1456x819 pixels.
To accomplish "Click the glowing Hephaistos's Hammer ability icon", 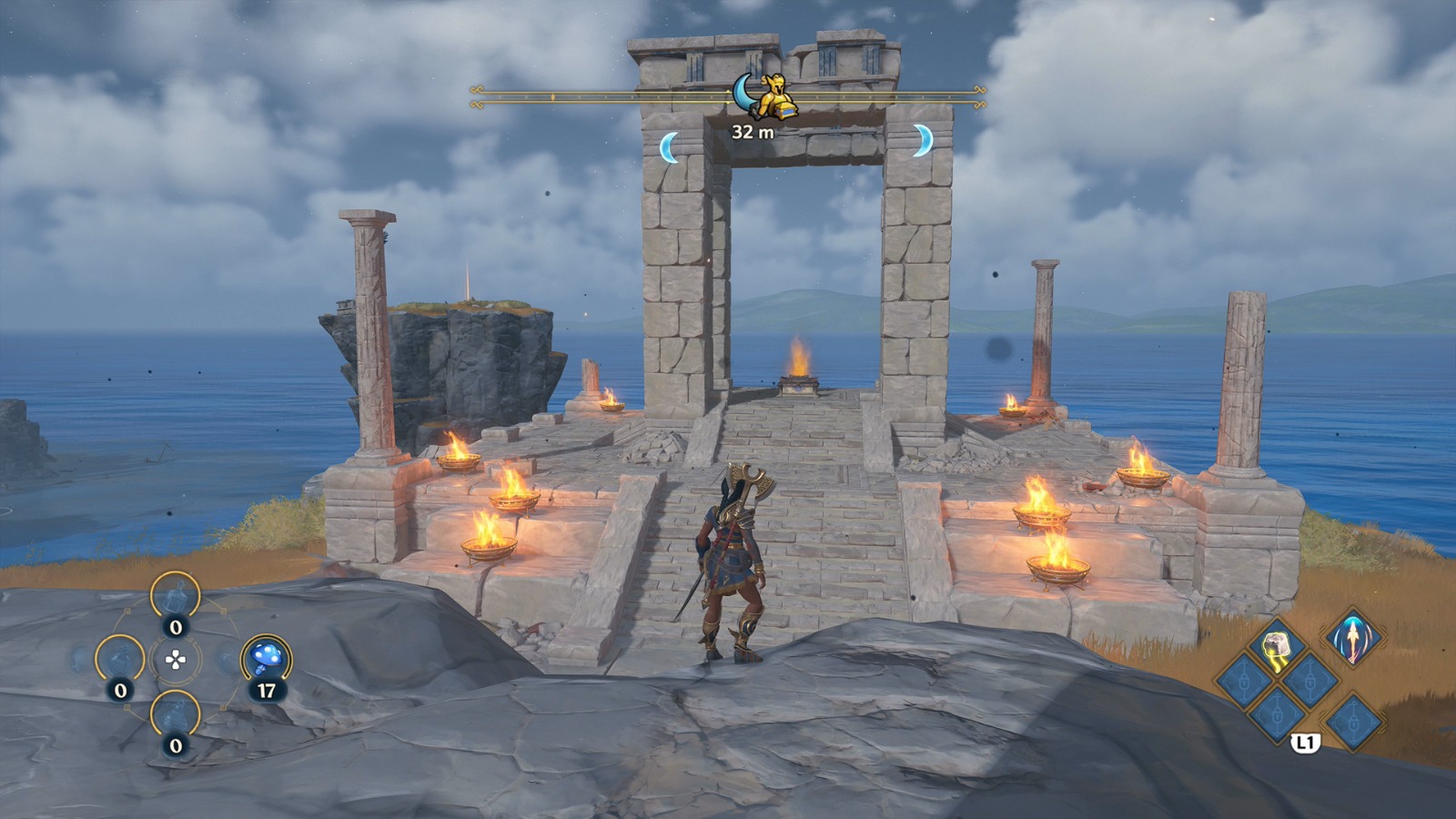I will tap(1276, 647).
